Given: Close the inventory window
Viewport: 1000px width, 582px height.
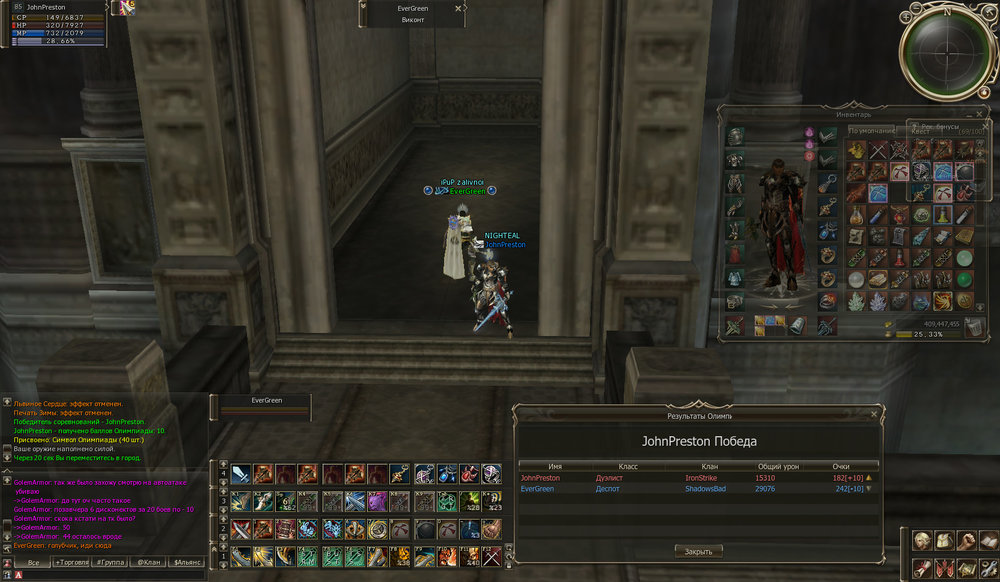Looking at the screenshot, I should [x=978, y=112].
